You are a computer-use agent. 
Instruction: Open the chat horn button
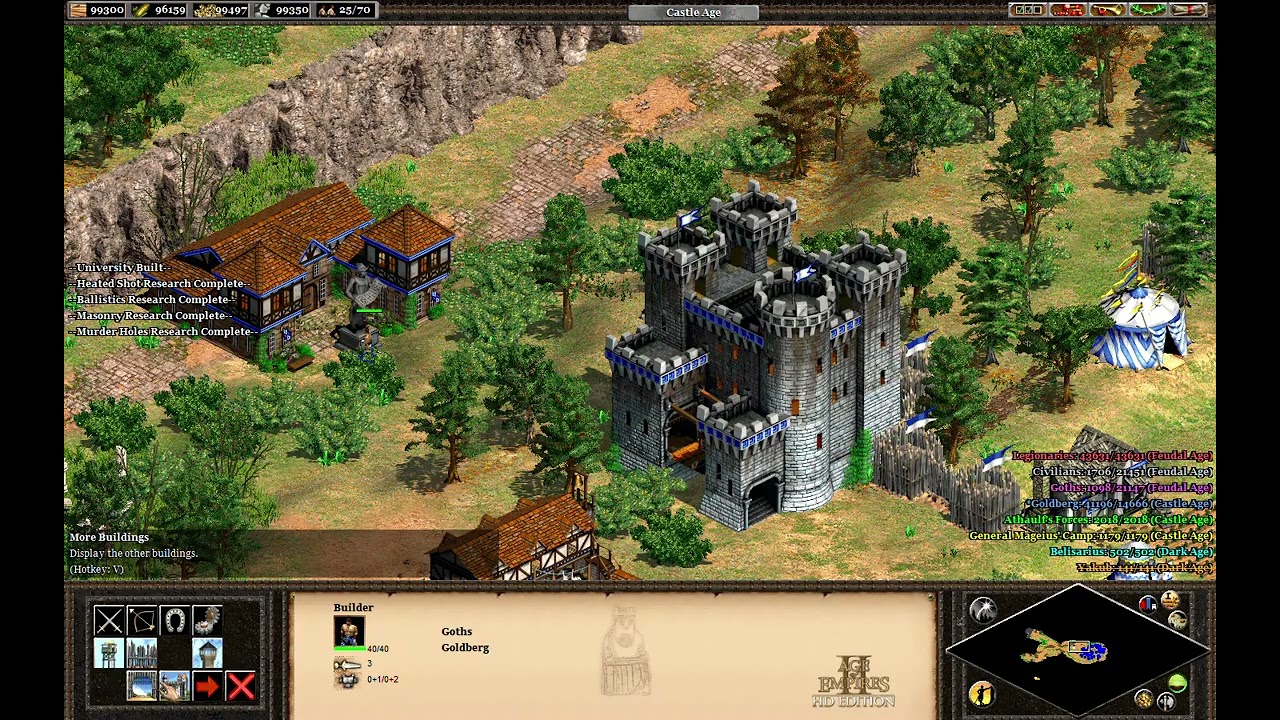[1106, 10]
